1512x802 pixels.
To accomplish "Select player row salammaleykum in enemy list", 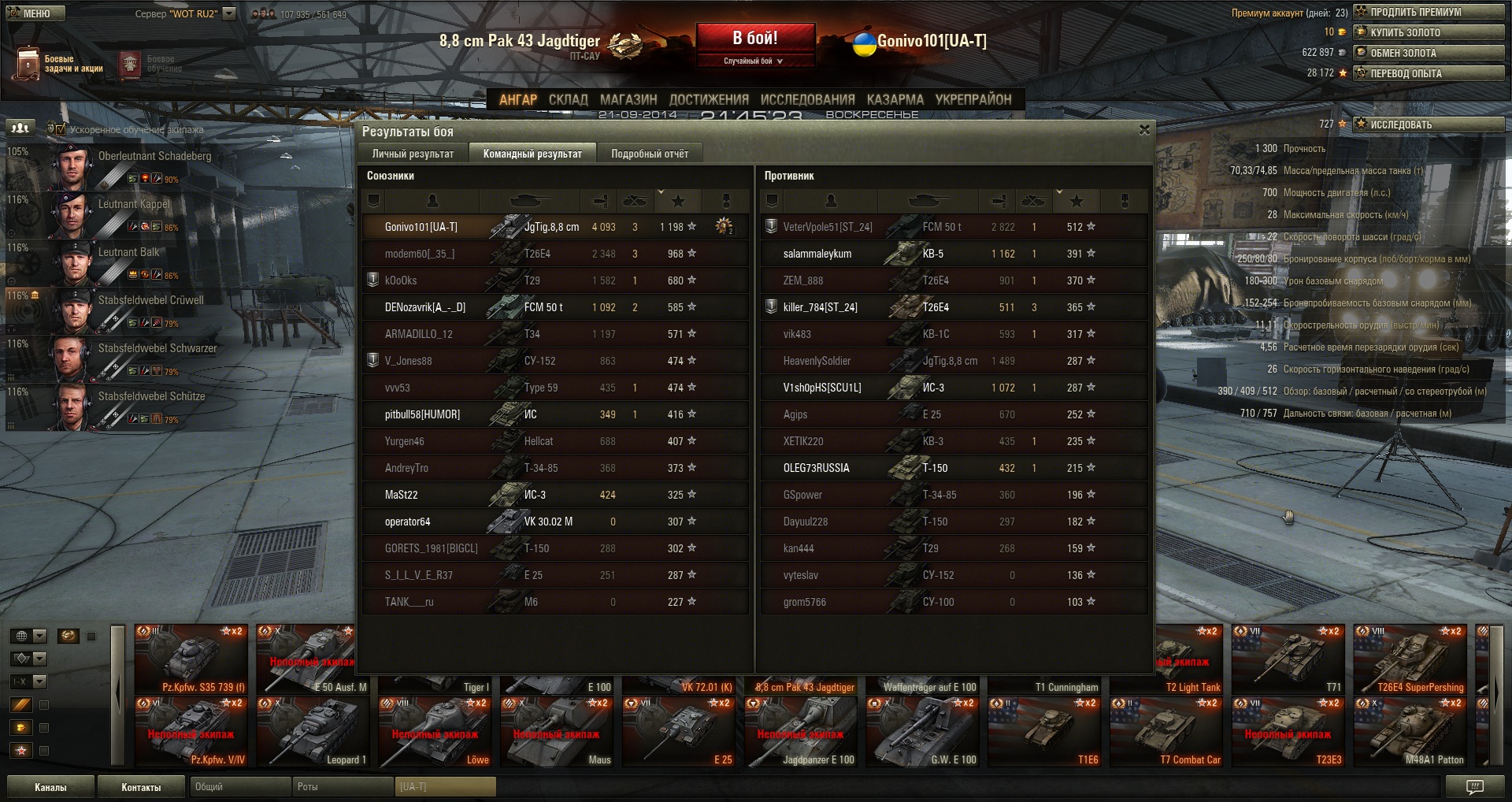I will pyautogui.click(x=953, y=254).
